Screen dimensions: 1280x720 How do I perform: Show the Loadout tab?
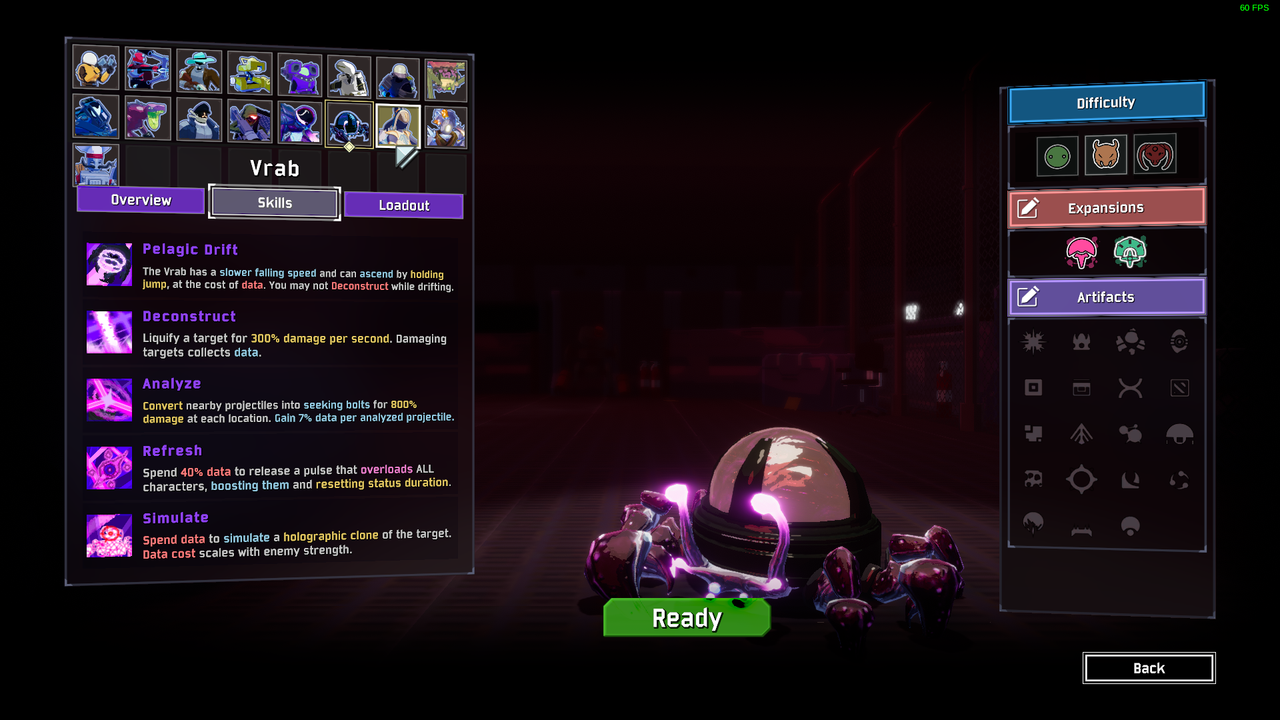404,205
